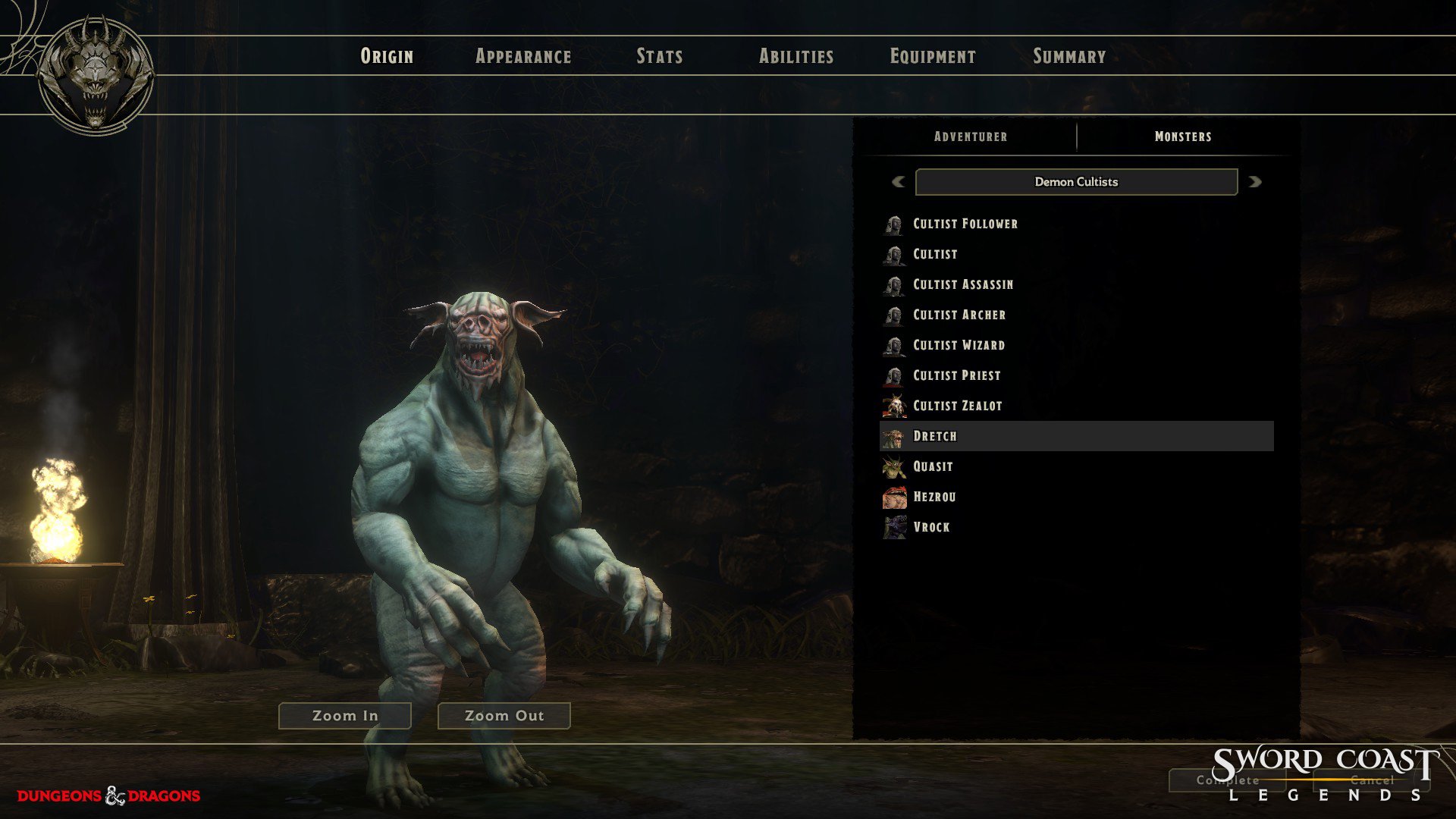Viewport: 1456px width, 819px height.
Task: Choose the Hezrou demon
Action: click(x=934, y=497)
